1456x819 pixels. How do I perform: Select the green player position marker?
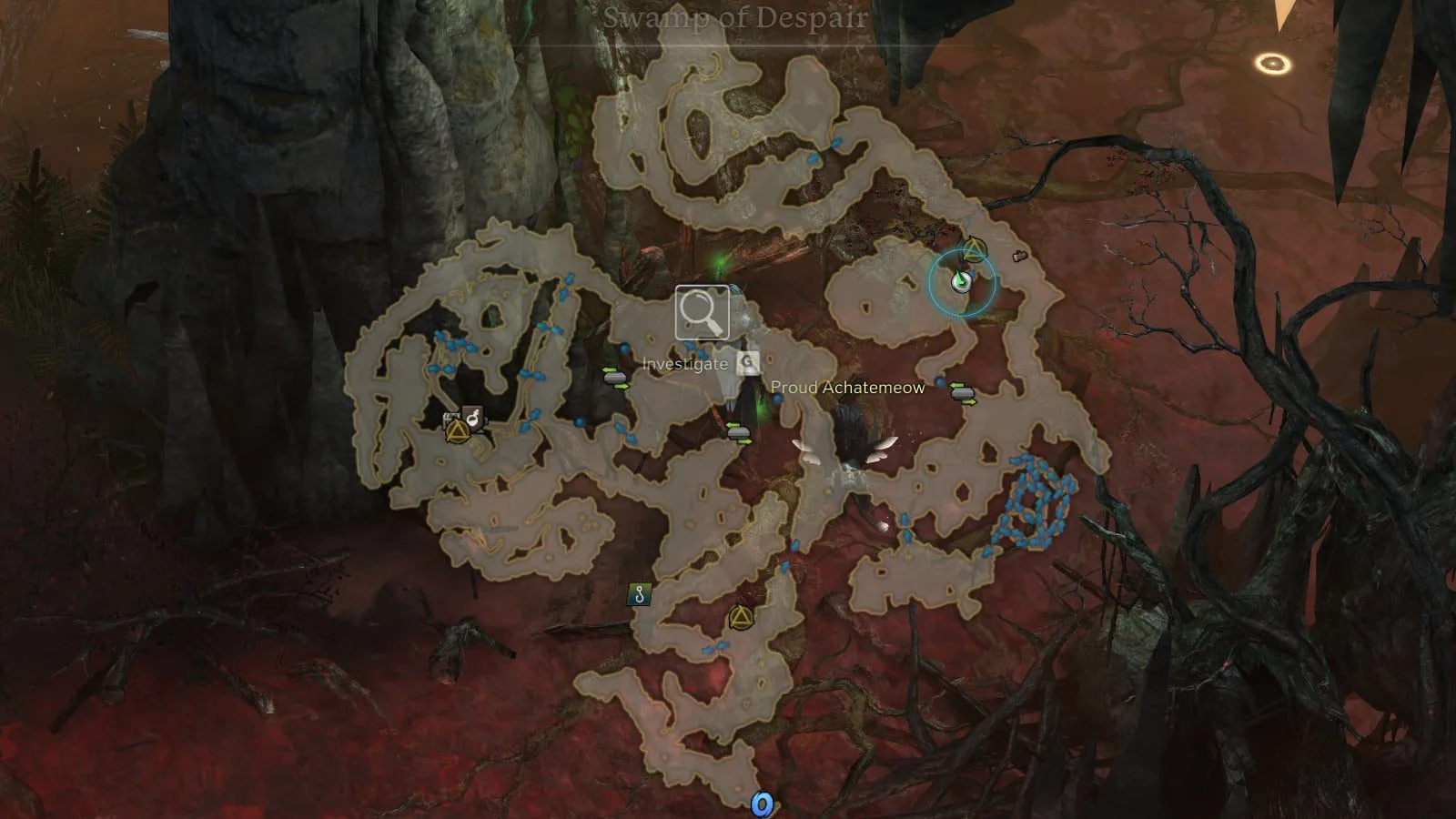click(x=960, y=282)
